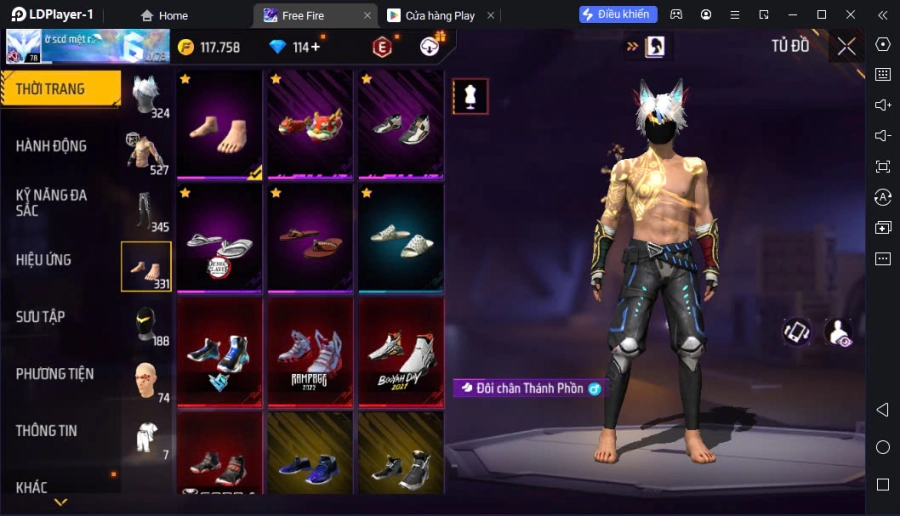Open the Hiệu Ứng tab
This screenshot has height=516, width=900.
44,260
